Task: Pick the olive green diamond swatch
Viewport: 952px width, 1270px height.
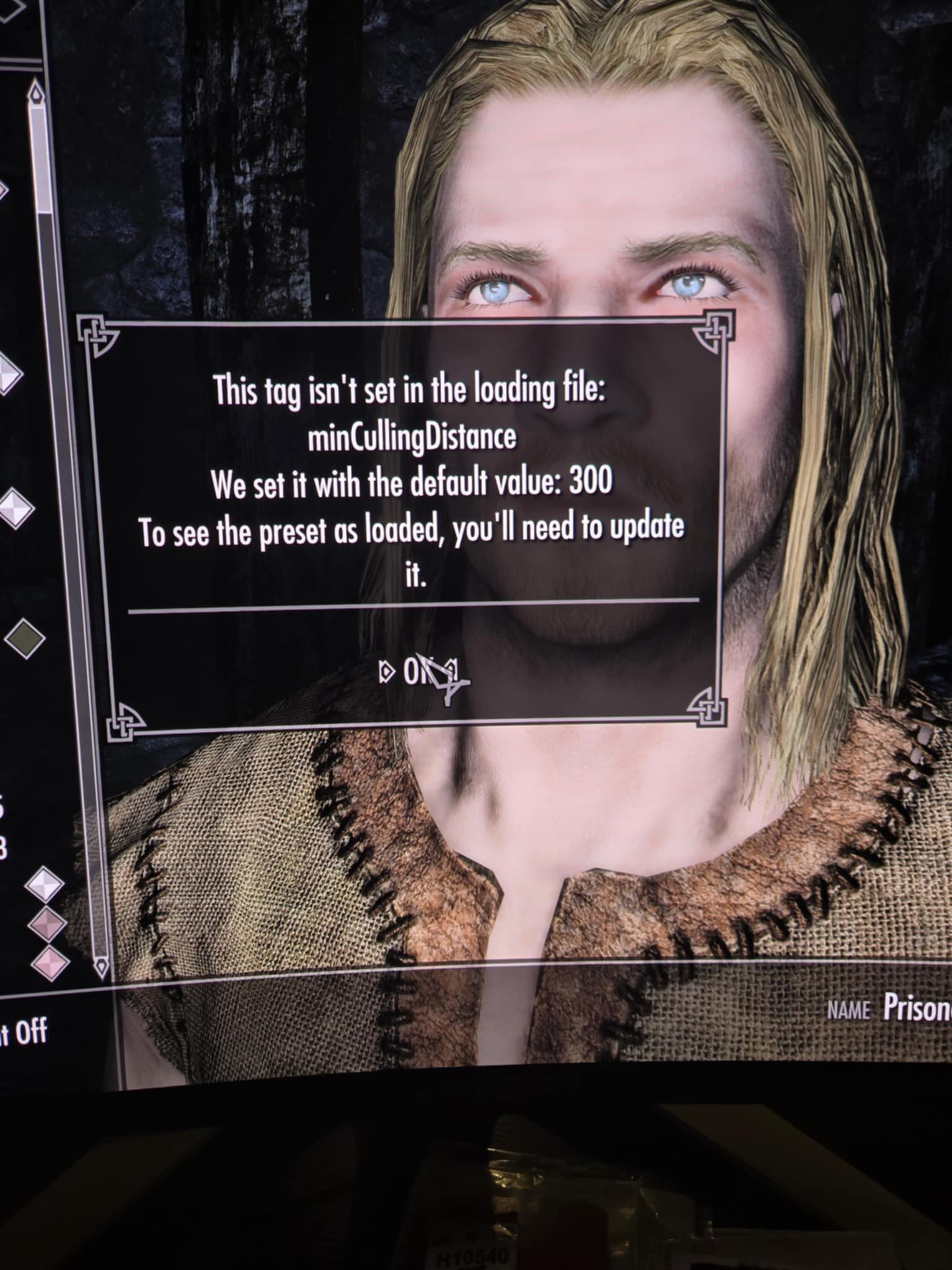Action: coord(25,638)
